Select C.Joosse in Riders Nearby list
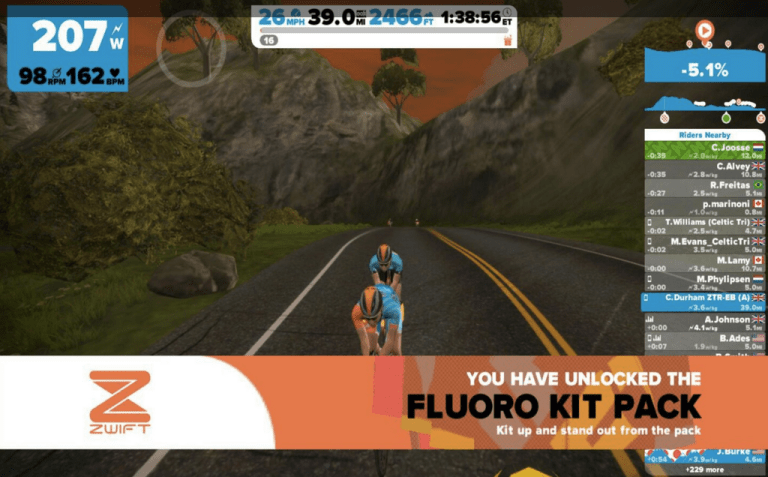 click(704, 151)
